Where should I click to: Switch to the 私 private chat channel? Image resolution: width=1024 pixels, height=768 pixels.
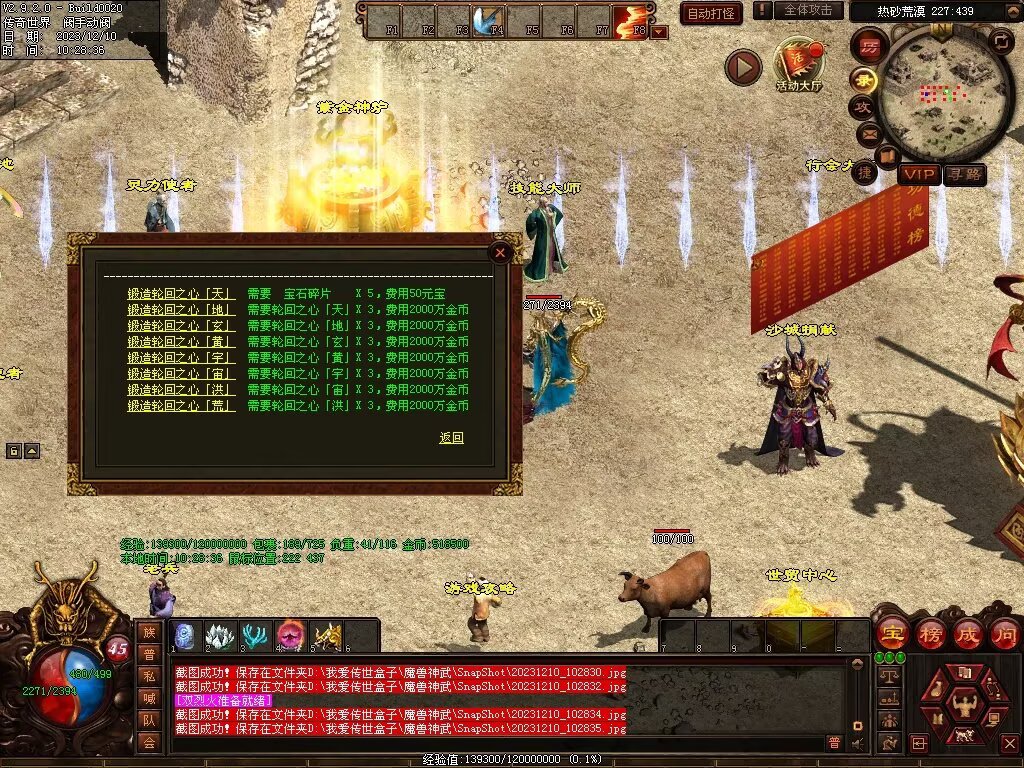[149, 675]
